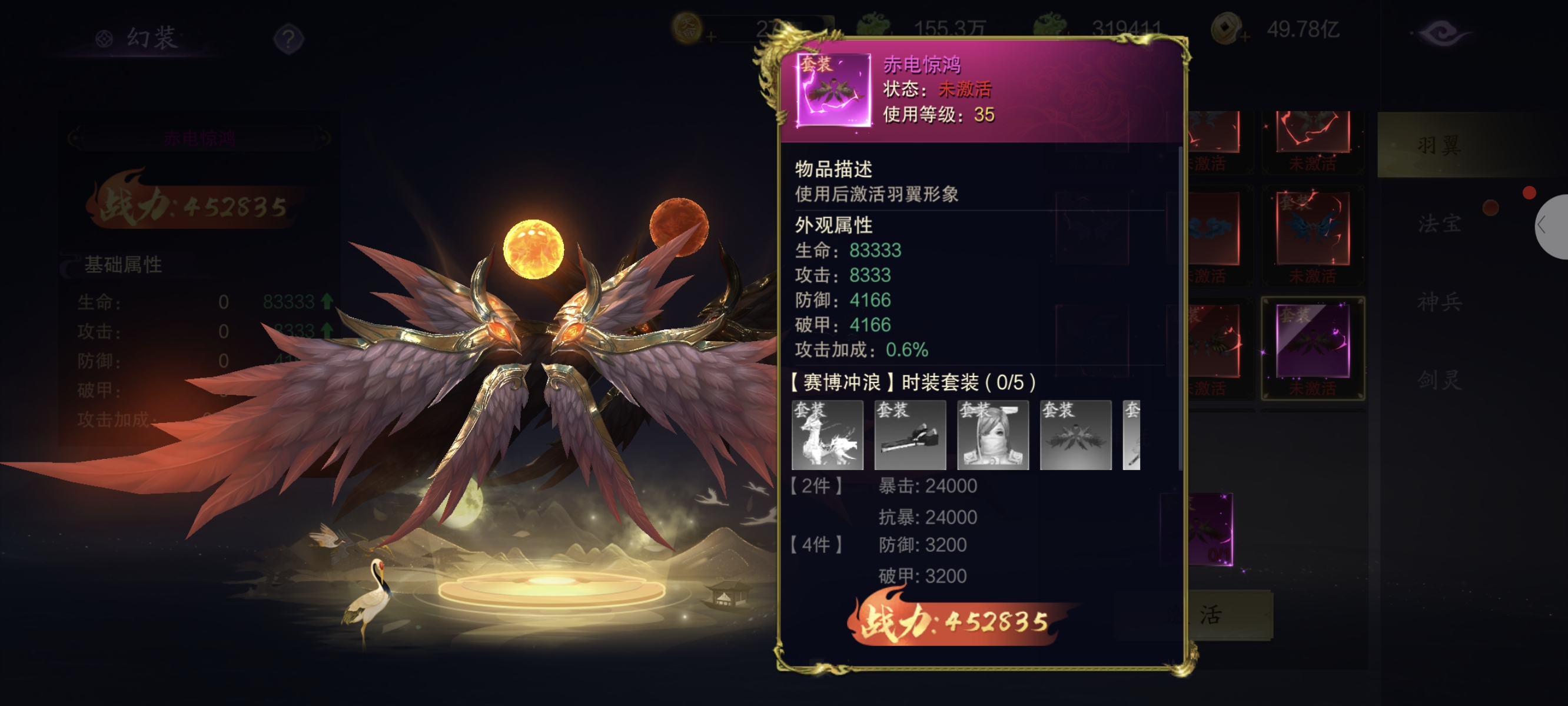
Task: Pick the grey wings set piece thumbnail
Action: [1075, 435]
